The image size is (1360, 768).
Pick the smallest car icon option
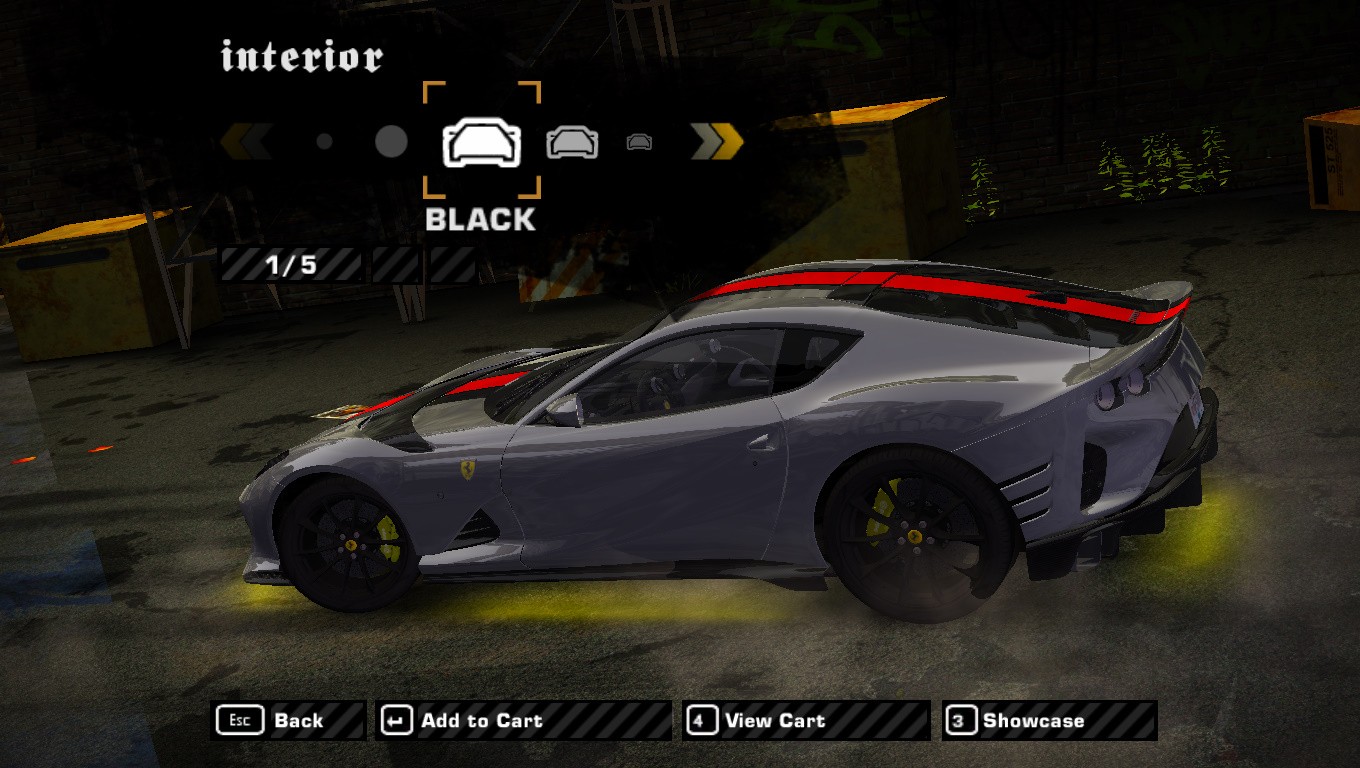pyautogui.click(x=639, y=142)
